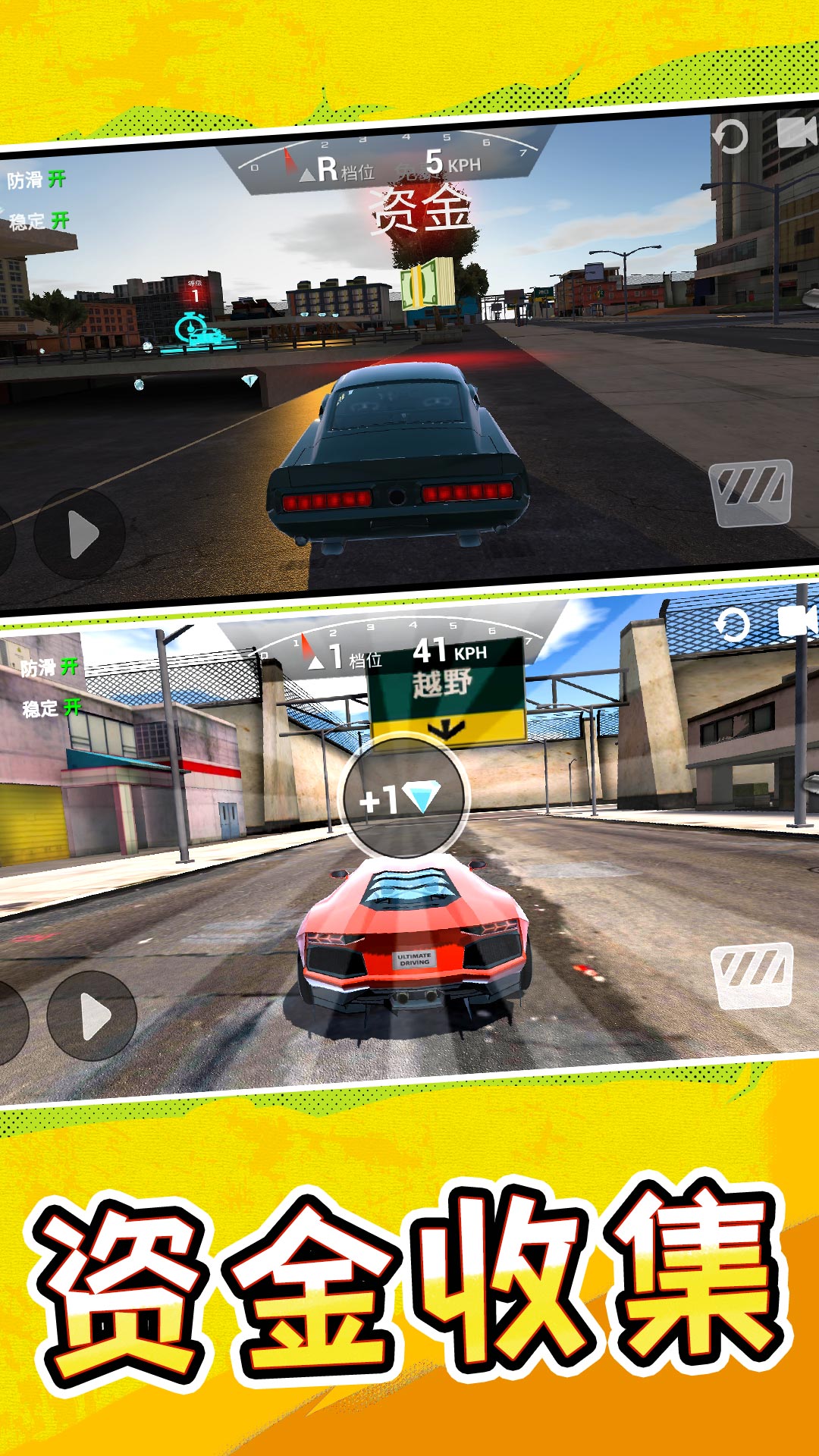Steer right with the arrow in the black car view
The width and height of the screenshot is (819, 1456).
point(80,534)
